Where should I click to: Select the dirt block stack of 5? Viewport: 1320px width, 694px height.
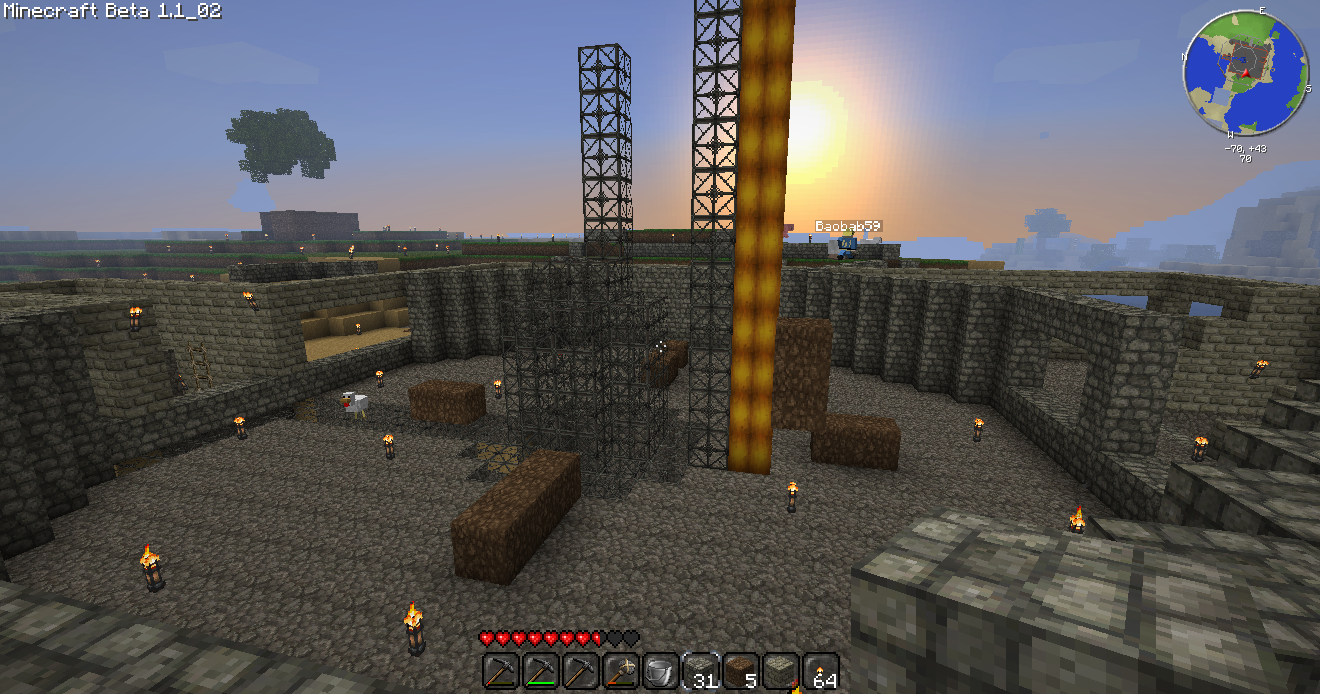pyautogui.click(x=740, y=671)
